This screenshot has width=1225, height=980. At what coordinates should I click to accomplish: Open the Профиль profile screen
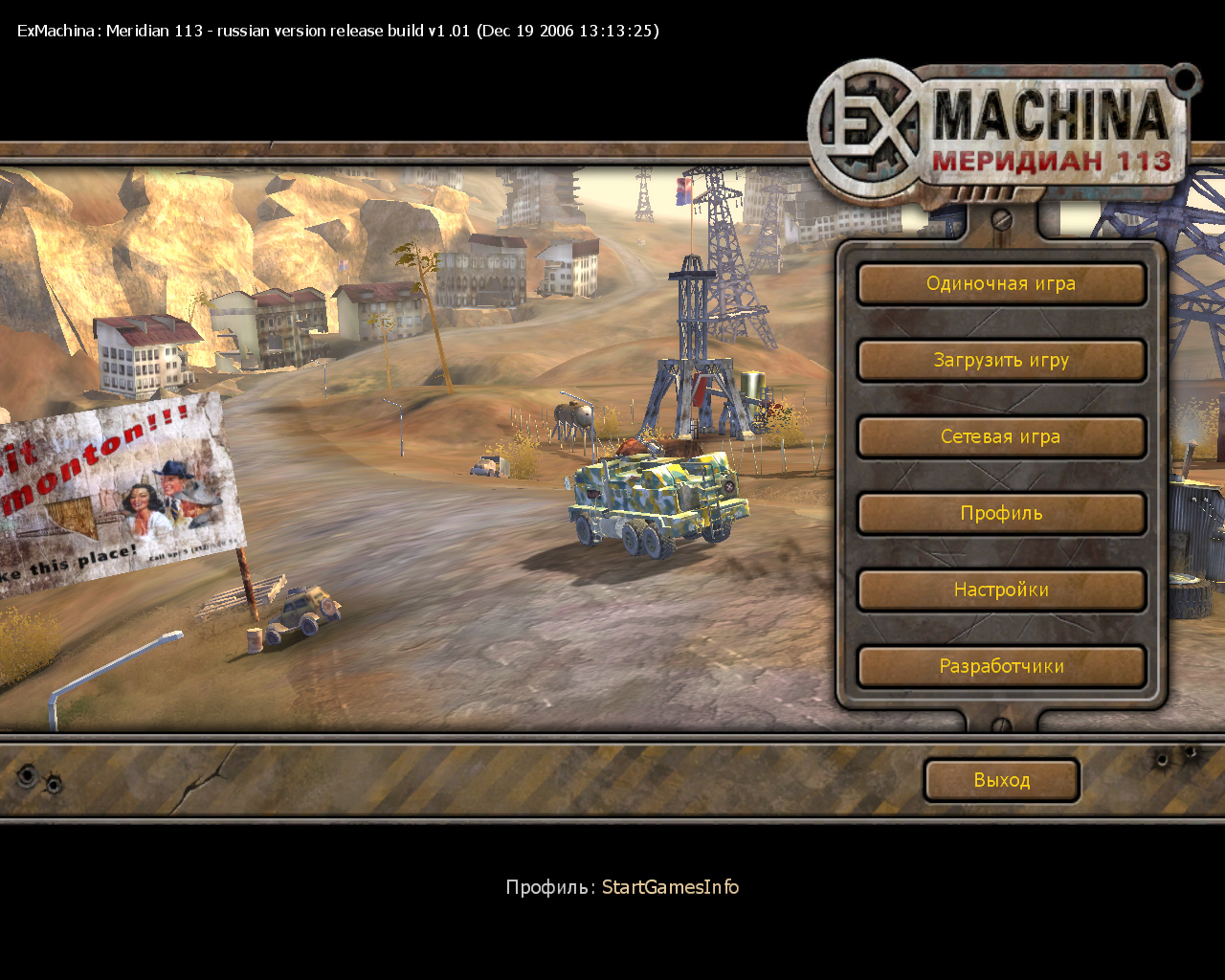pyautogui.click(x=1001, y=514)
